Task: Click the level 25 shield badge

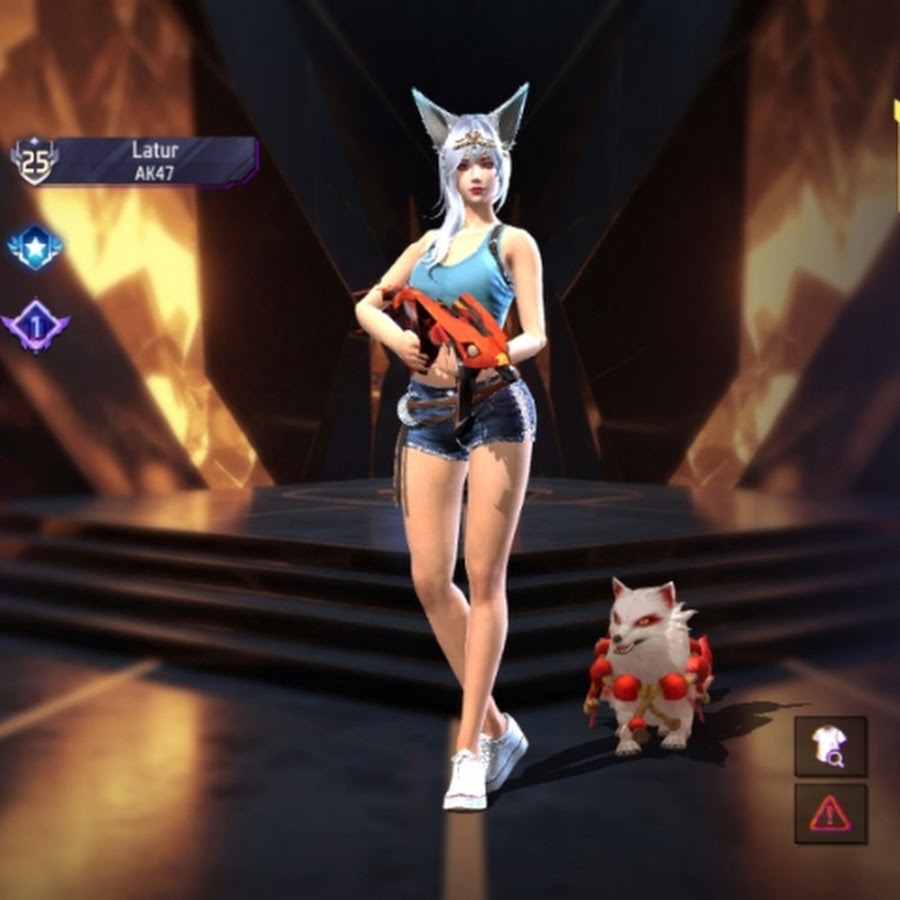Action: click(35, 161)
